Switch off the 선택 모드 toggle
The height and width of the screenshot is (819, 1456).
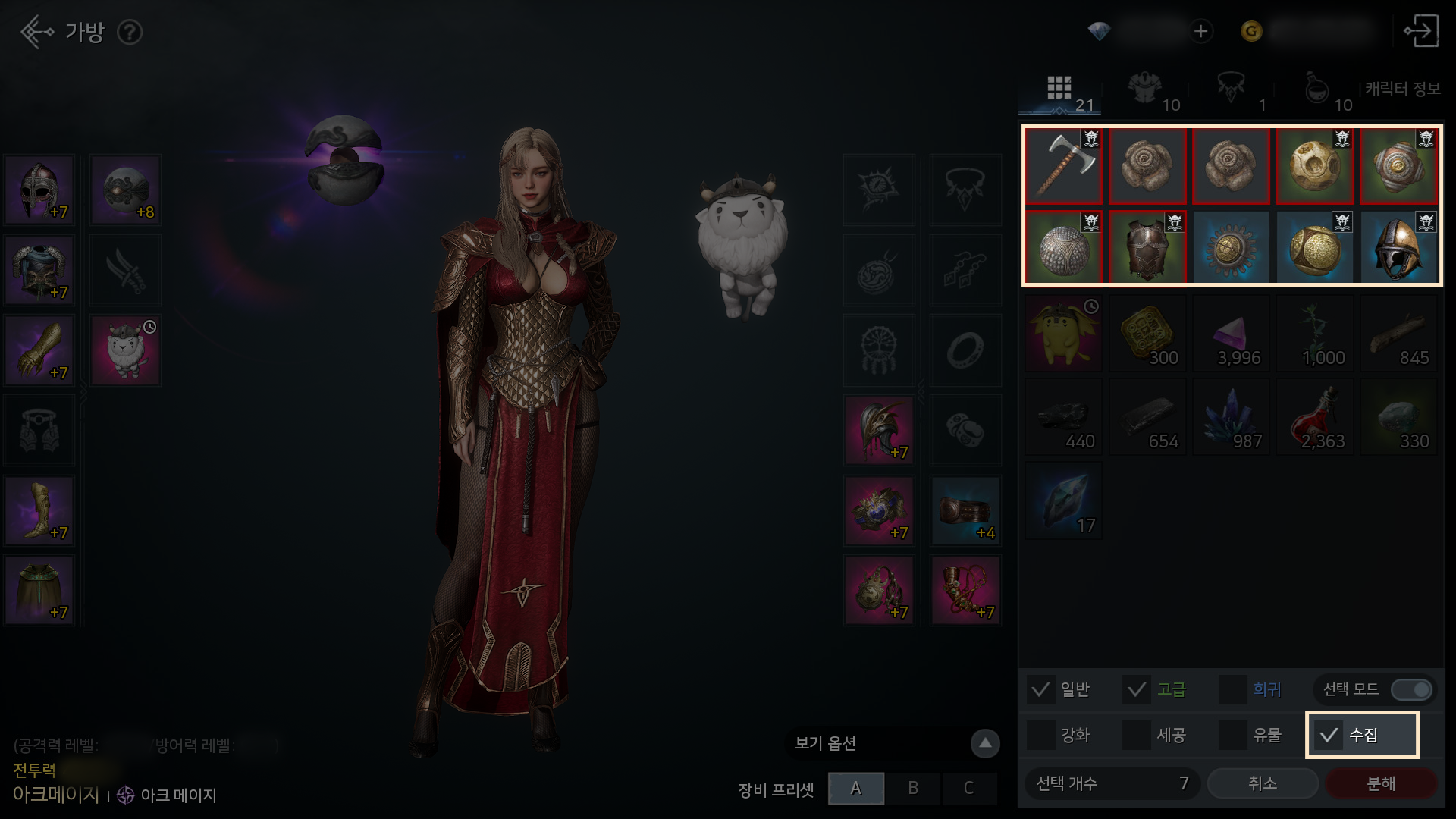[x=1412, y=689]
